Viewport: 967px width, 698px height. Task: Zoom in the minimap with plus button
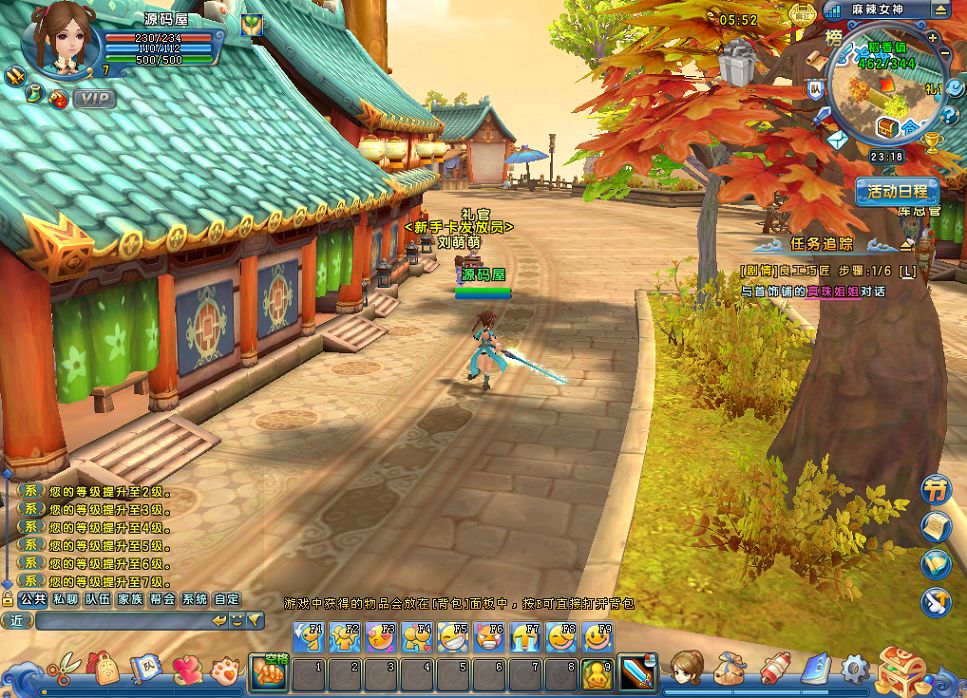click(x=933, y=38)
